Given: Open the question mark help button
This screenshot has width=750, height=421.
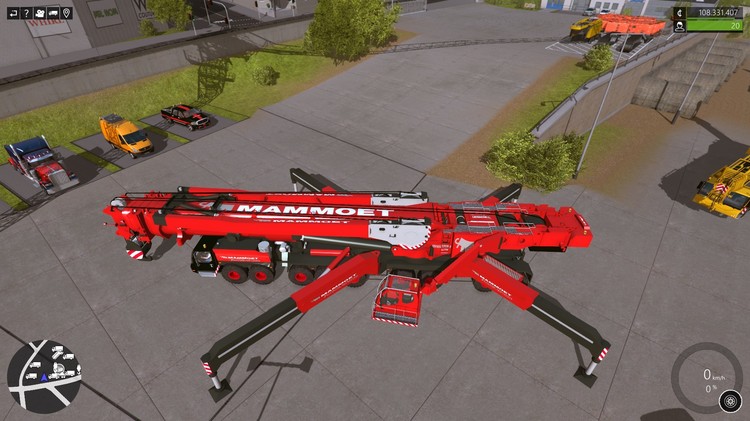Looking at the screenshot, I should click(x=25, y=13).
